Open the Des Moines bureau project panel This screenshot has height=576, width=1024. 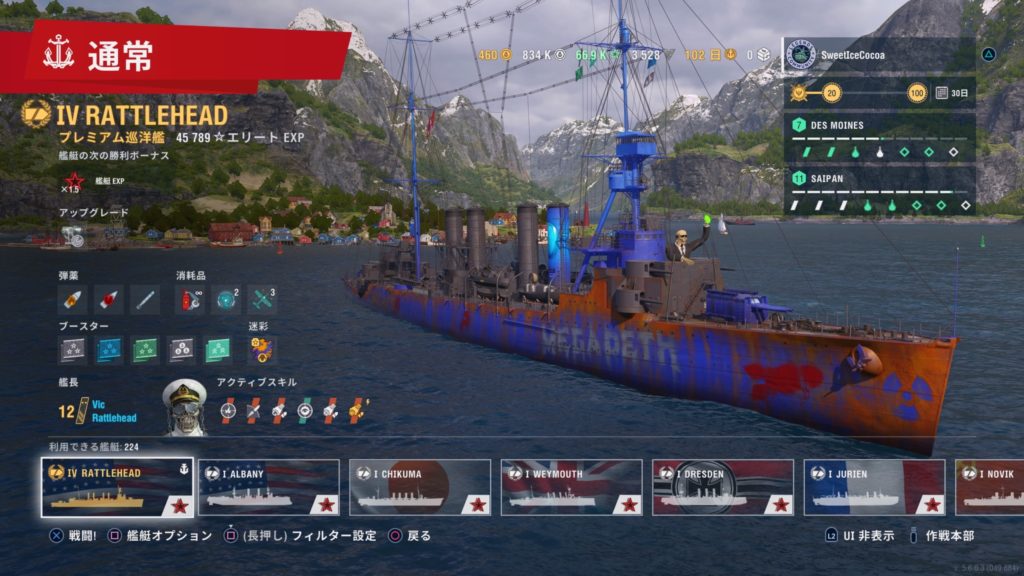click(x=878, y=139)
